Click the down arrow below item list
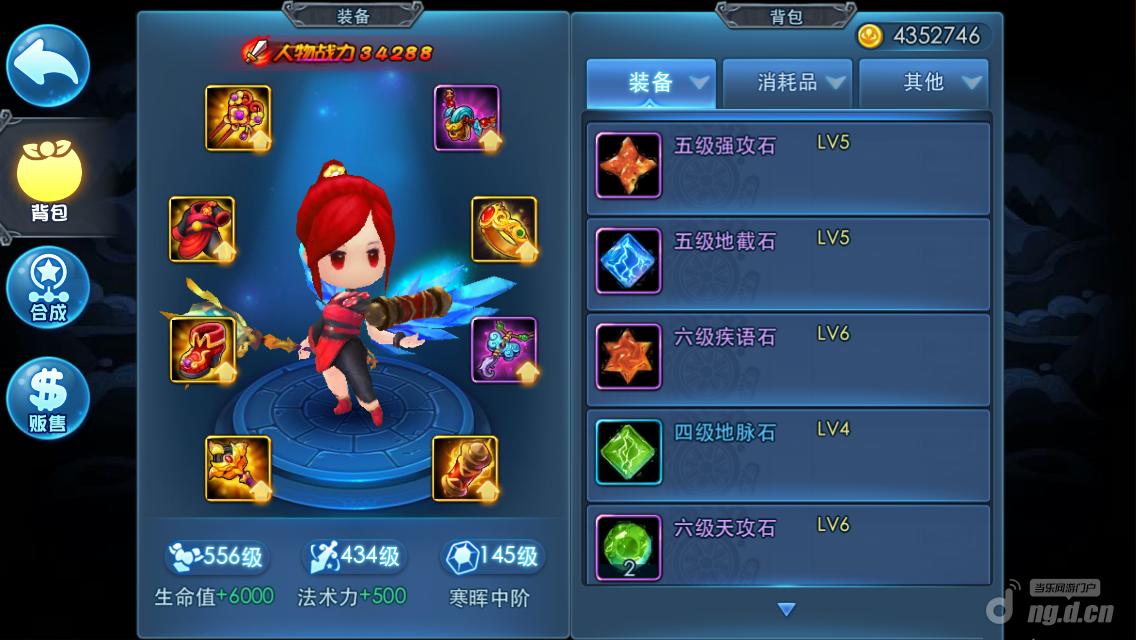This screenshot has height=640, width=1136. pos(786,609)
